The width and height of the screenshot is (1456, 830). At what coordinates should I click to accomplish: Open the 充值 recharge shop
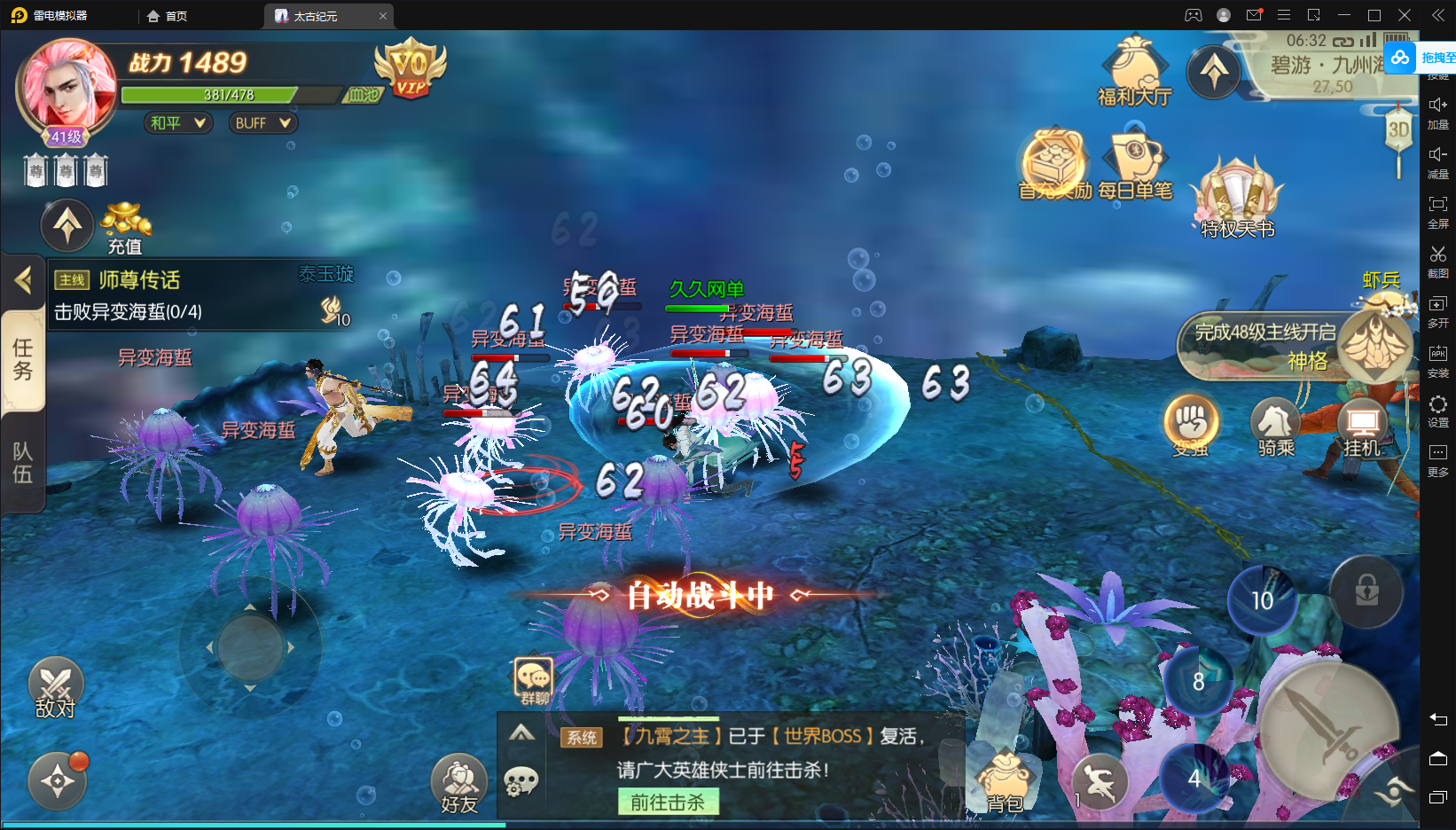(x=125, y=227)
